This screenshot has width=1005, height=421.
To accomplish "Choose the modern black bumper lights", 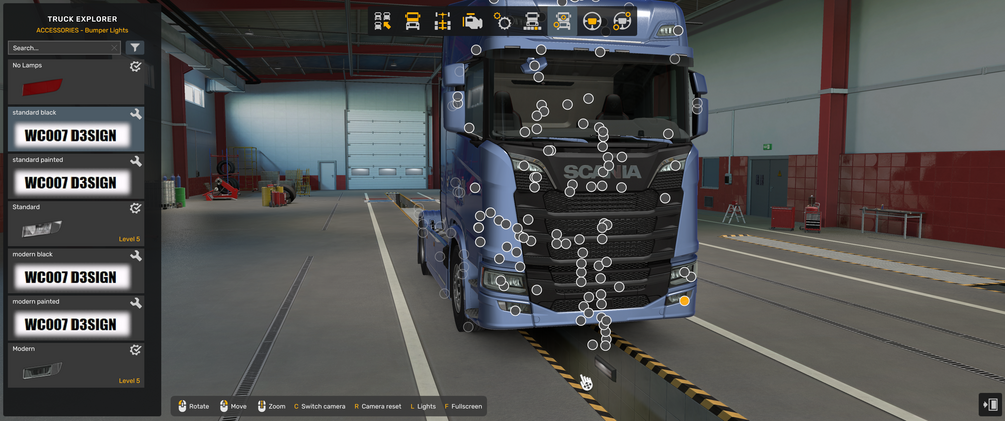I will coord(76,271).
